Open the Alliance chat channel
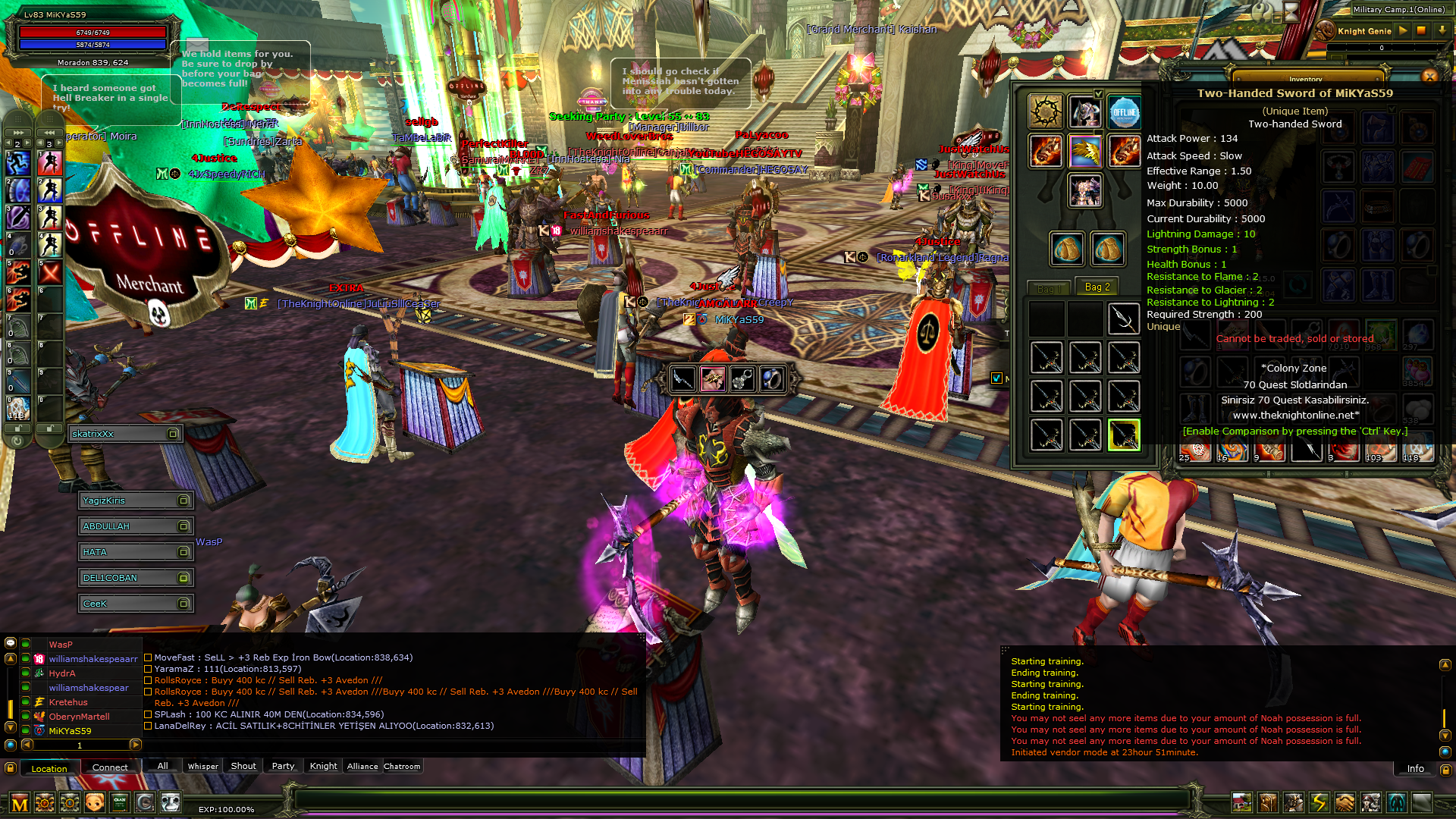The width and height of the screenshot is (1456, 819). (x=362, y=766)
